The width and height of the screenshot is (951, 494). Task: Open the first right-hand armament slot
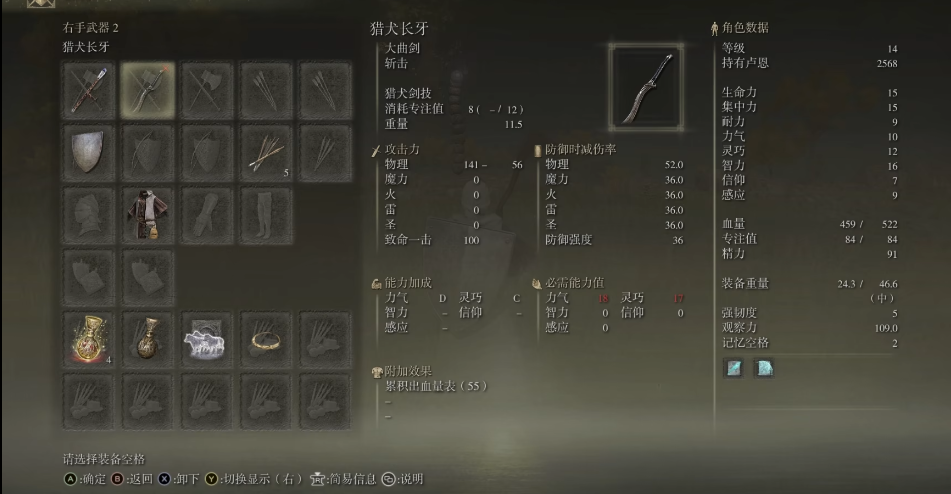tap(89, 90)
